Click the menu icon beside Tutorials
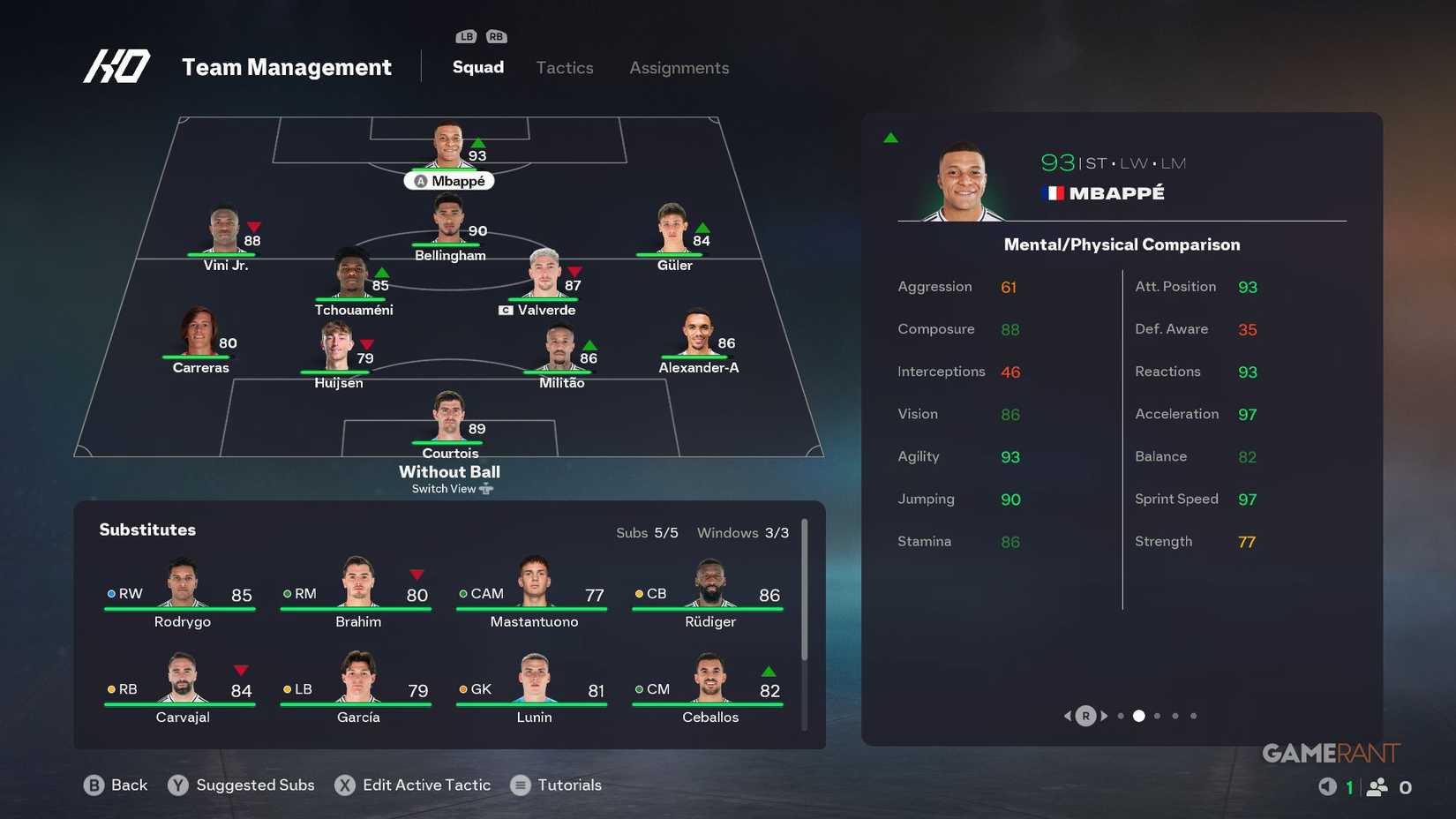Viewport: 1456px width, 819px height. [x=519, y=785]
